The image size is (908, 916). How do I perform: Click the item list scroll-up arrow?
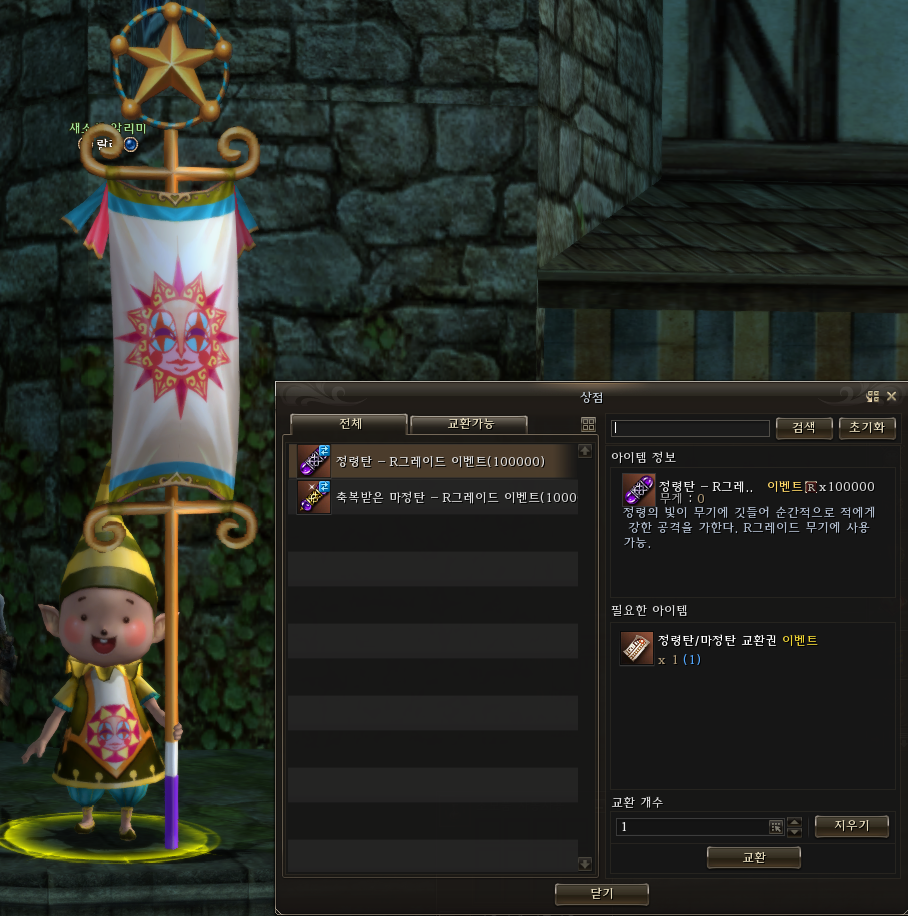[x=585, y=452]
